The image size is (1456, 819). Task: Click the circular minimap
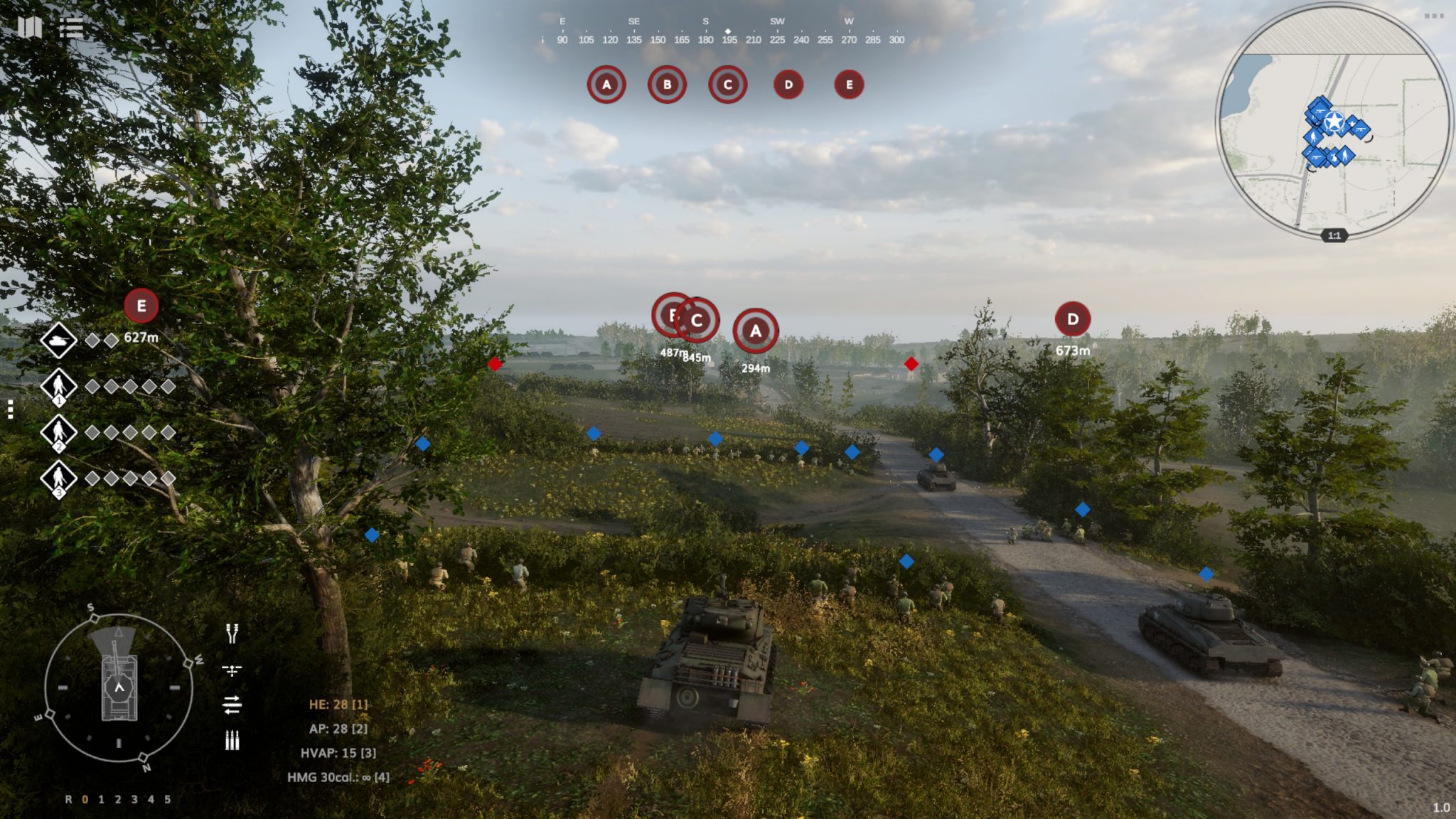tap(1334, 121)
